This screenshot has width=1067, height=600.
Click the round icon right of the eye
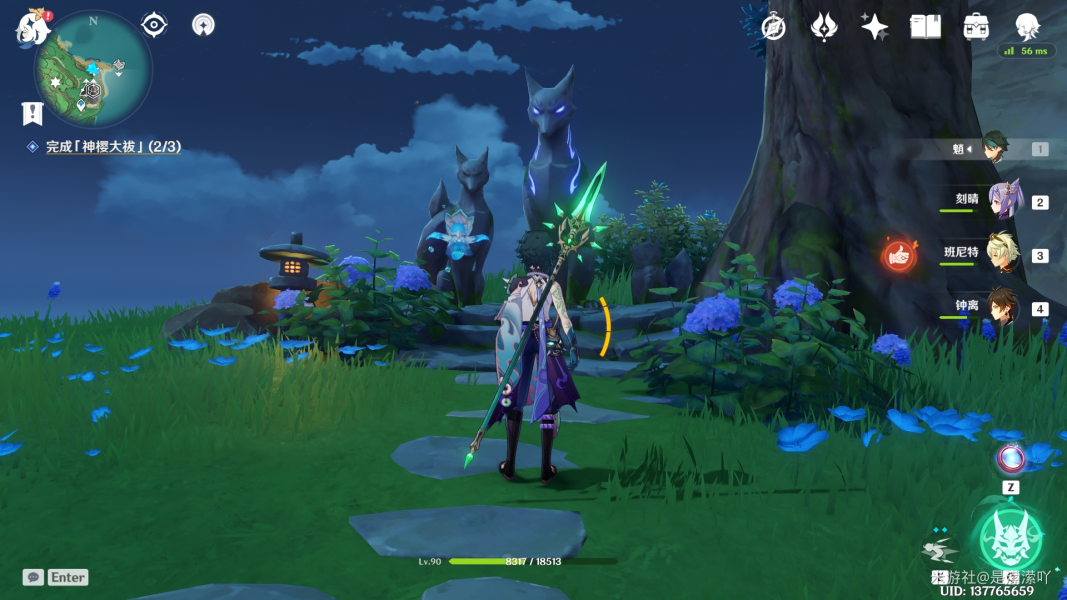click(203, 24)
